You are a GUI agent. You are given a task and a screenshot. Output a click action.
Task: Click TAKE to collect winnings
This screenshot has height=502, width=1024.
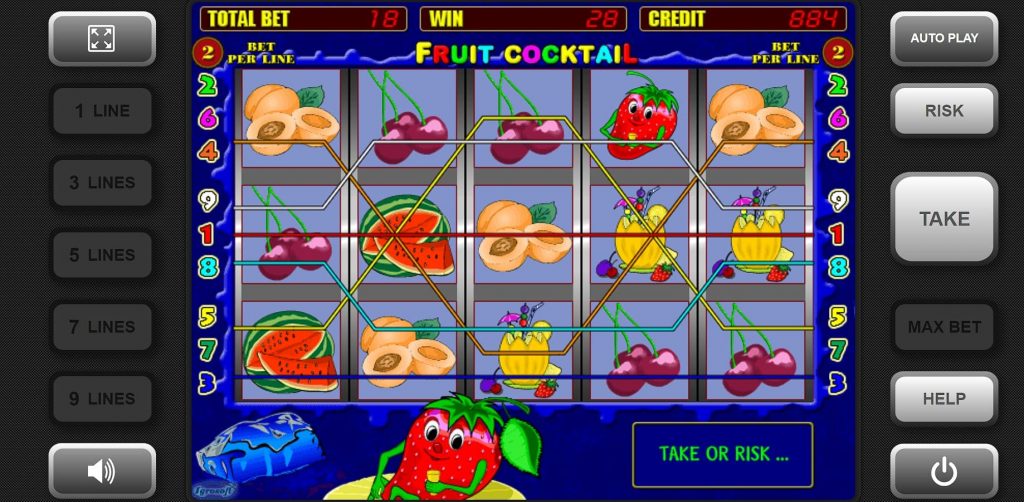[944, 219]
